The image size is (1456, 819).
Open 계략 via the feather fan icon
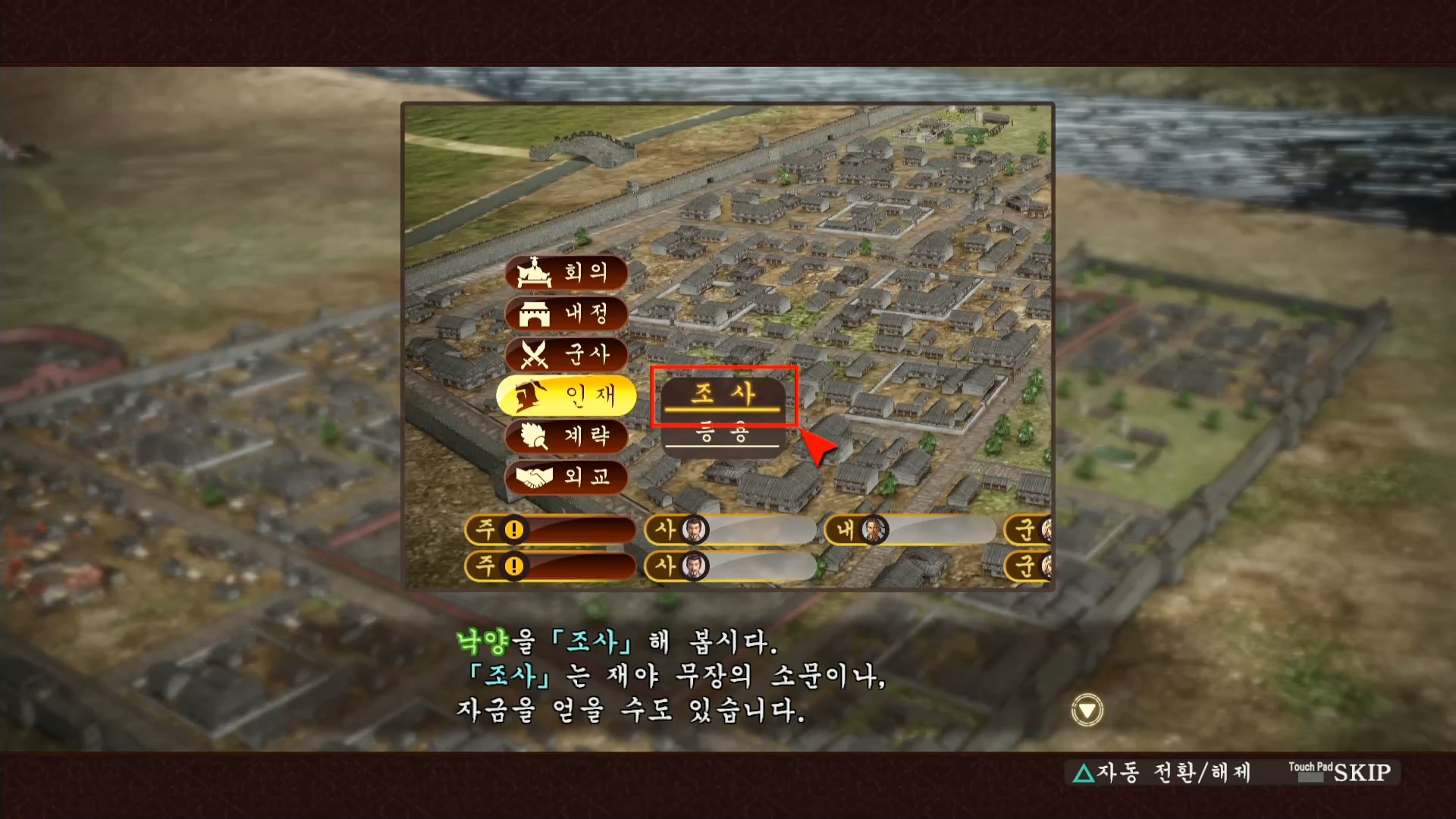(x=533, y=437)
